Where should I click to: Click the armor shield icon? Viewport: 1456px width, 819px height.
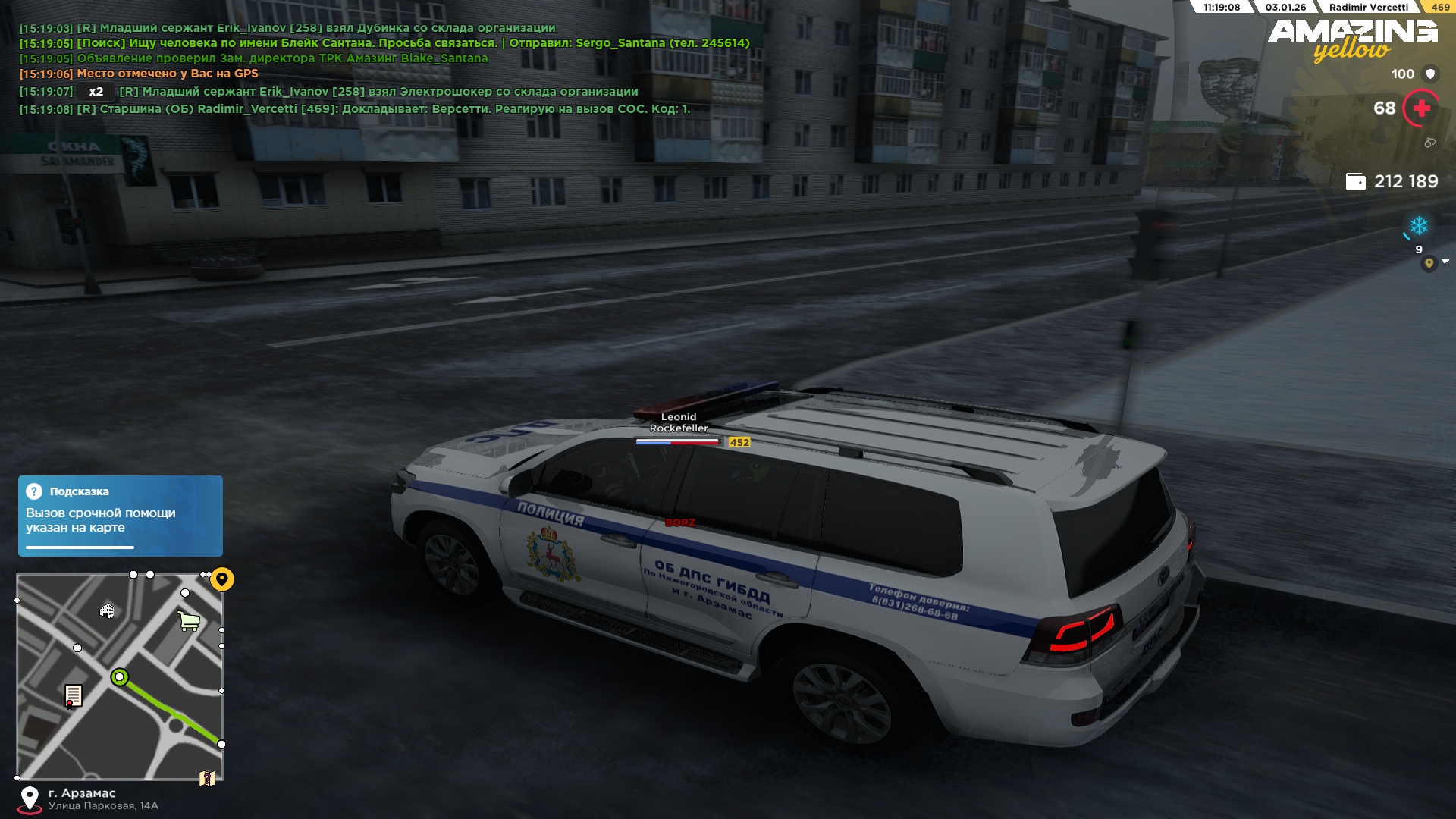(x=1431, y=74)
